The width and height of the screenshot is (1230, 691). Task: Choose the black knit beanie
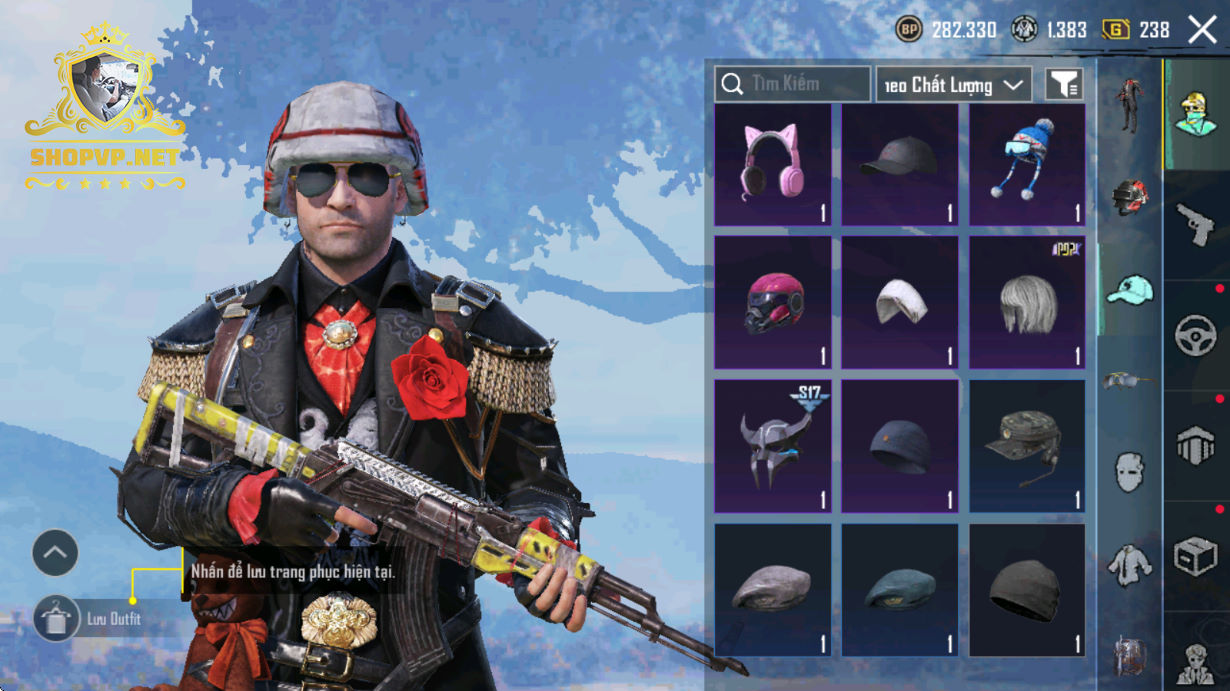(1027, 590)
